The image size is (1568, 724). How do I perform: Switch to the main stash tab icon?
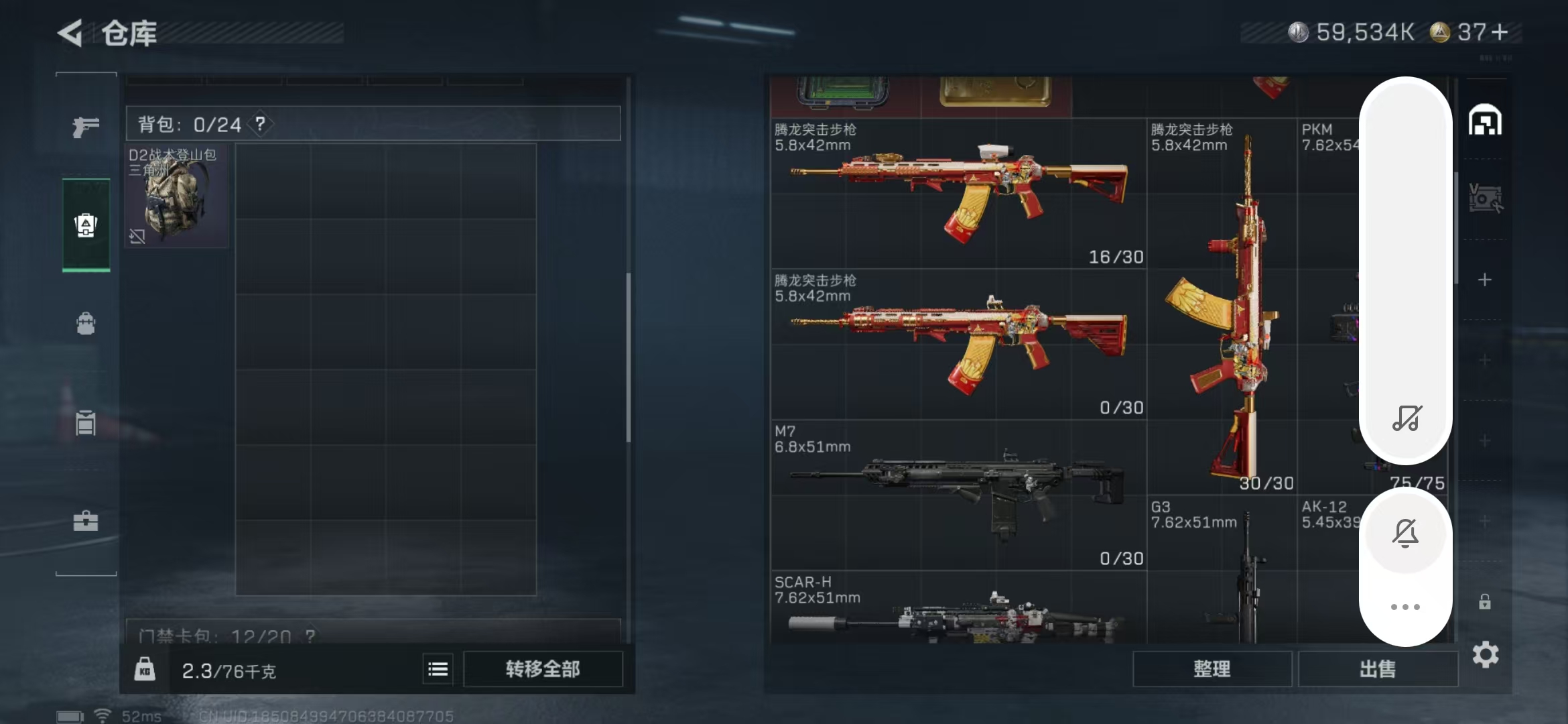point(1485,121)
